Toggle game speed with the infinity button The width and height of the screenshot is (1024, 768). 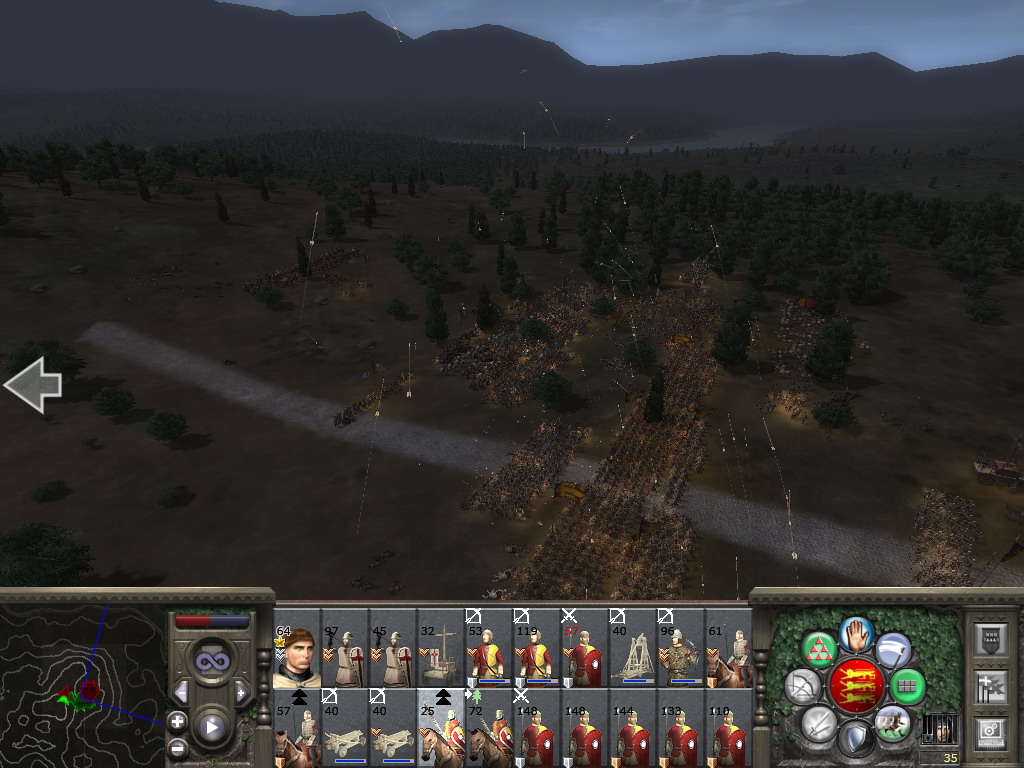211,660
